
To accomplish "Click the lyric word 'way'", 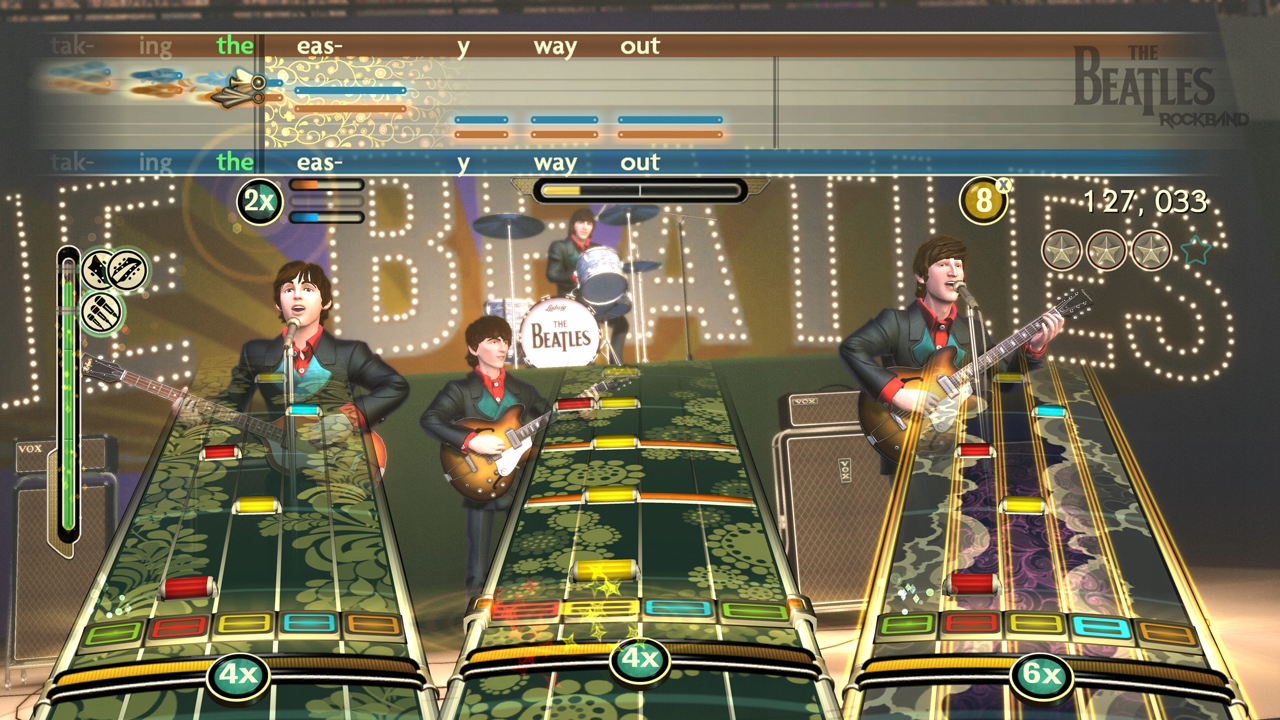I will click(x=557, y=45).
